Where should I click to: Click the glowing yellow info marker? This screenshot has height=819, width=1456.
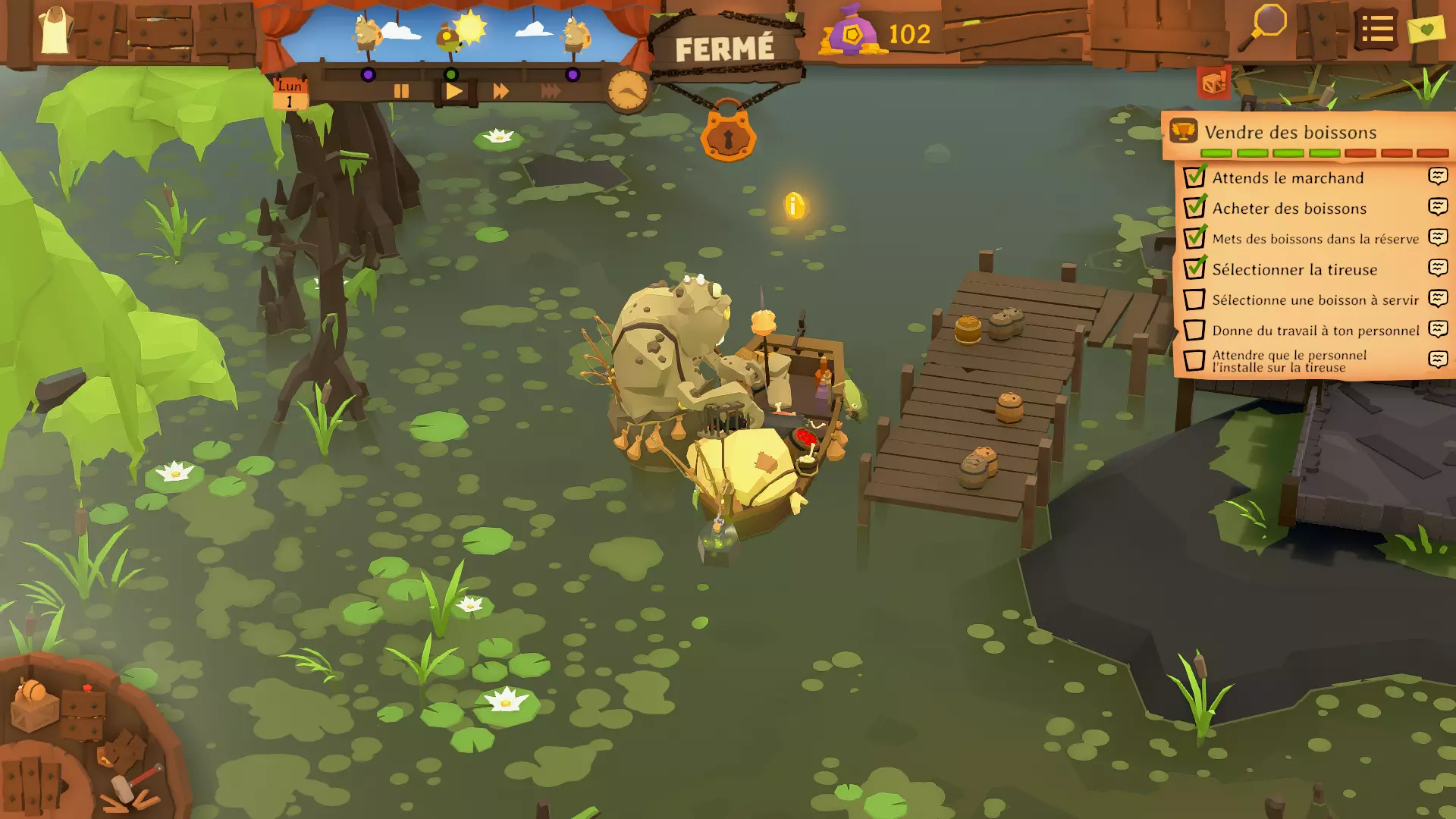pyautogui.click(x=794, y=206)
